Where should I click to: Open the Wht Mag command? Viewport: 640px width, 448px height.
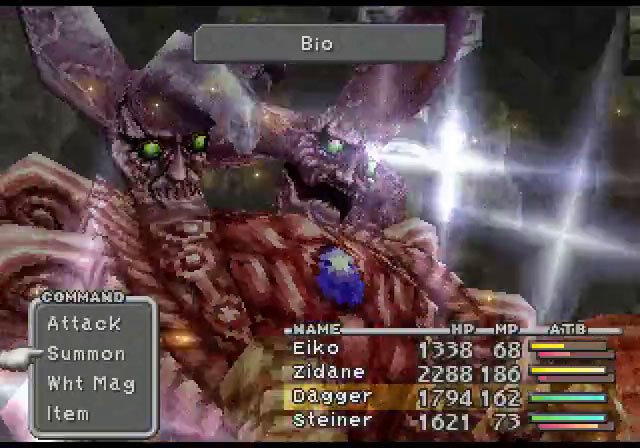(90, 384)
